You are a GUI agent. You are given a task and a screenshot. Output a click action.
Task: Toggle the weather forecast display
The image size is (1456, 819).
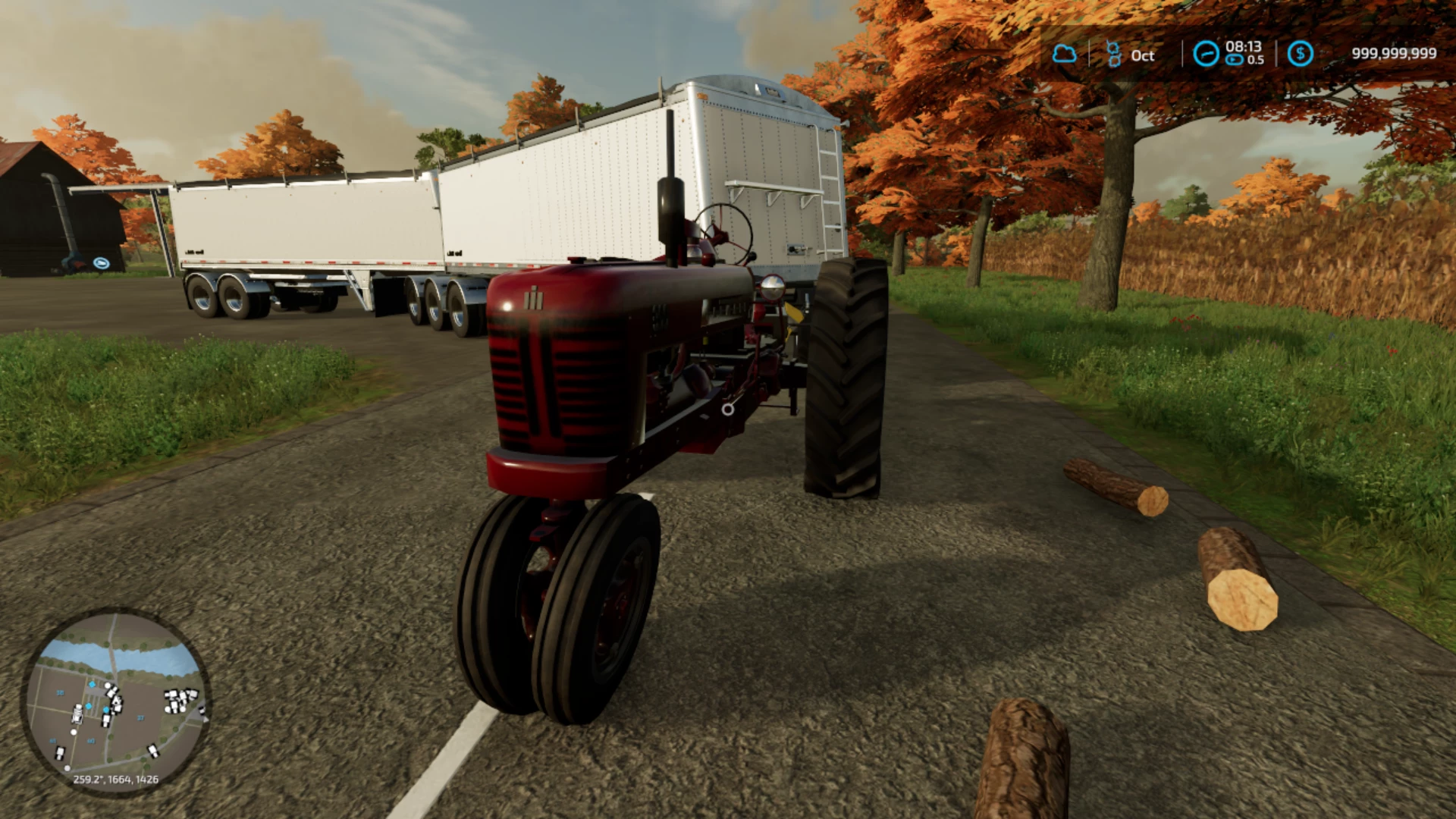pos(1065,53)
